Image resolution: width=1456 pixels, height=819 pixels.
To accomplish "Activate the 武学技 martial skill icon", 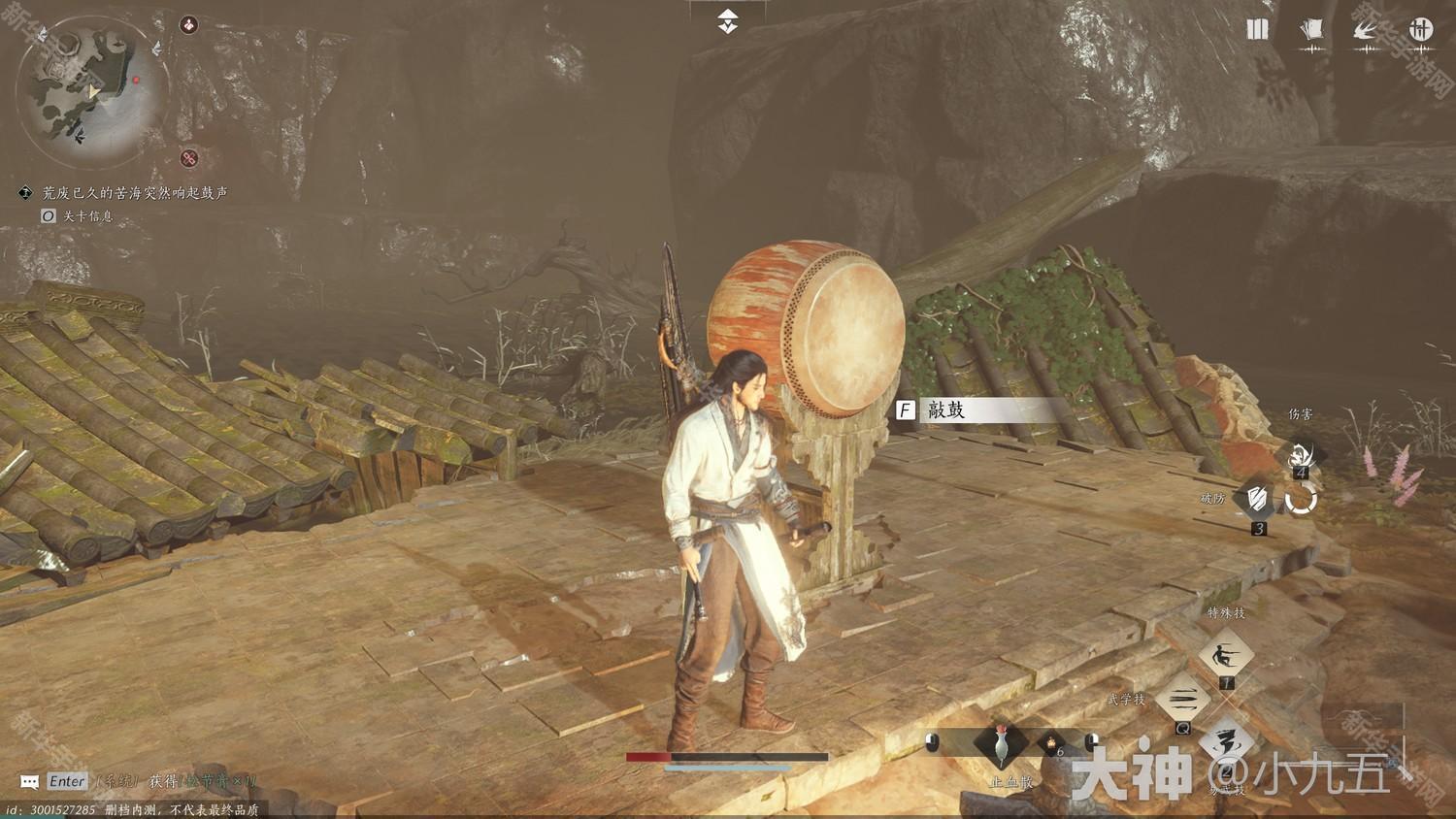I will click(x=1183, y=700).
